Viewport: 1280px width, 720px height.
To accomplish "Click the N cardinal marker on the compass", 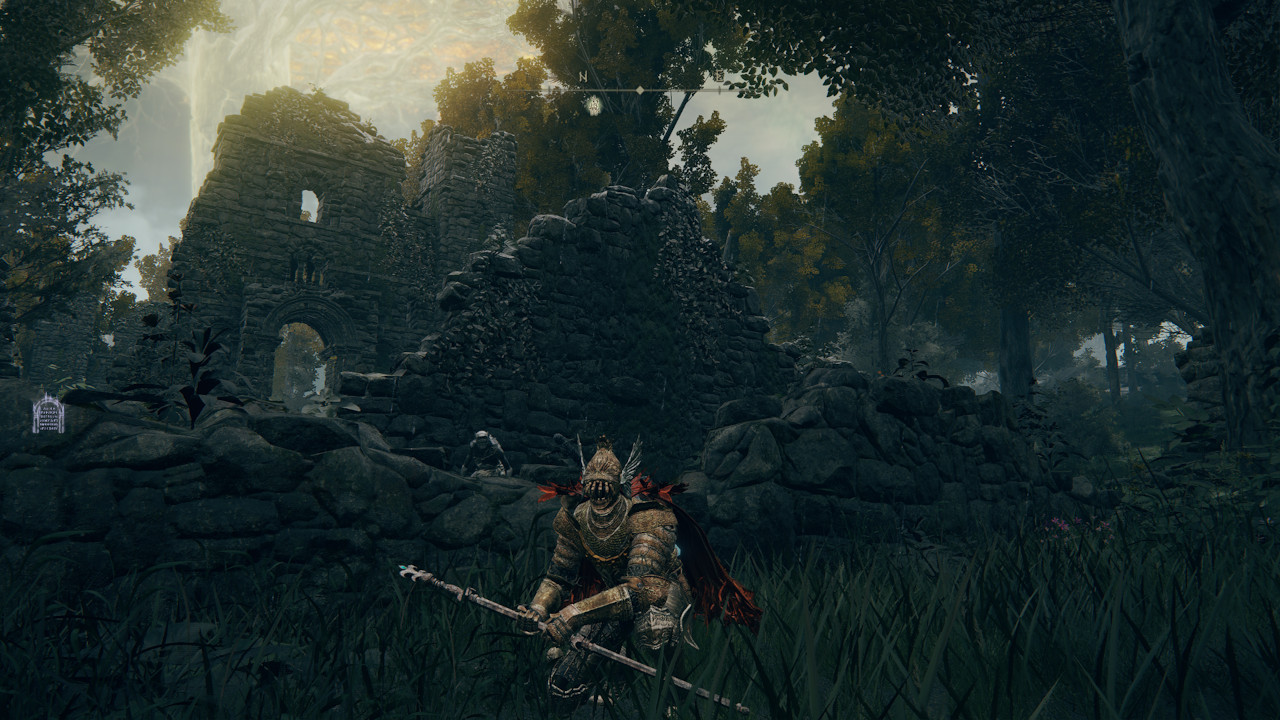I will [x=583, y=76].
